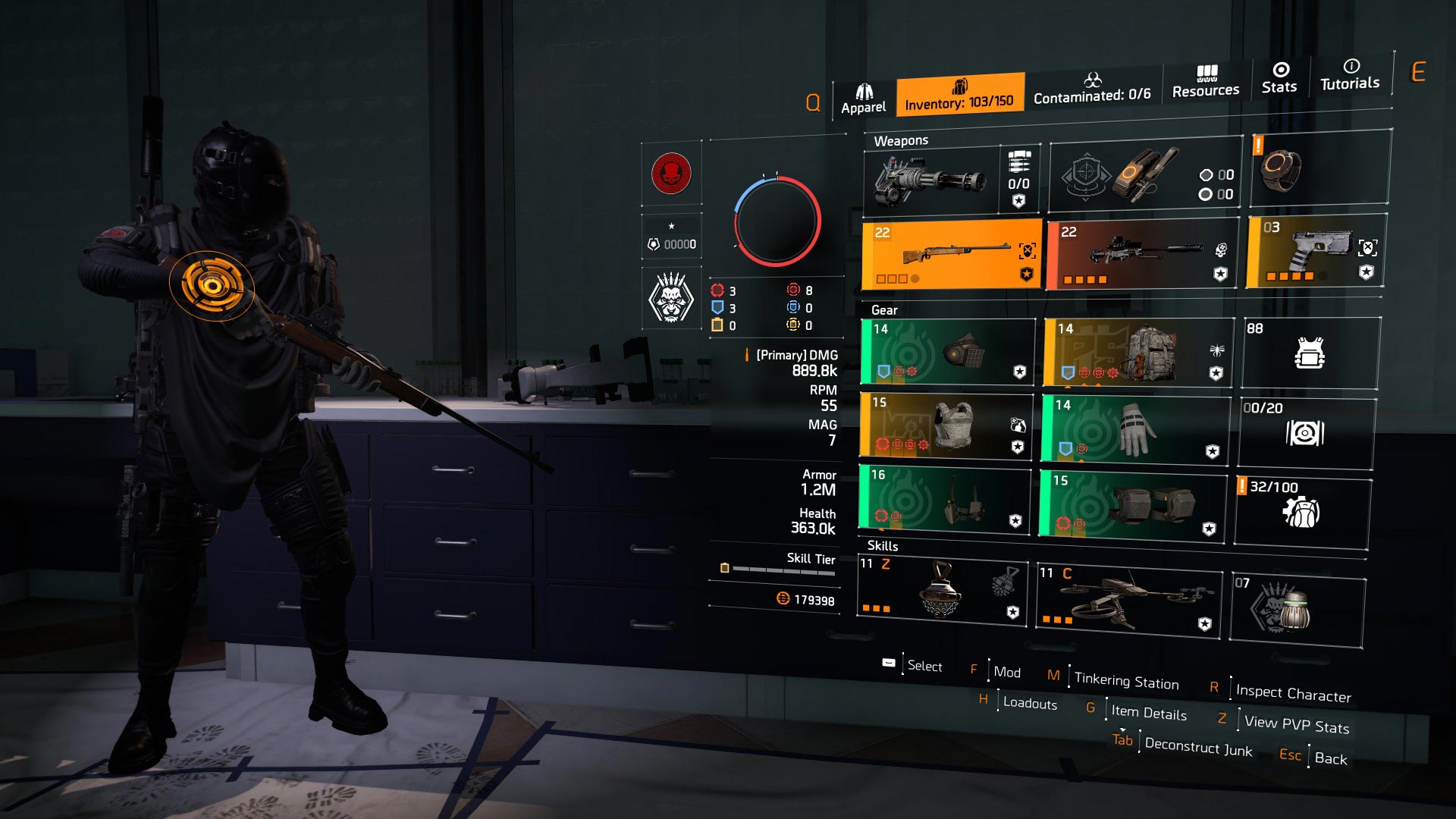Image resolution: width=1456 pixels, height=819 pixels.
Task: Select the chest armor vest slot
Action: tap(946, 425)
